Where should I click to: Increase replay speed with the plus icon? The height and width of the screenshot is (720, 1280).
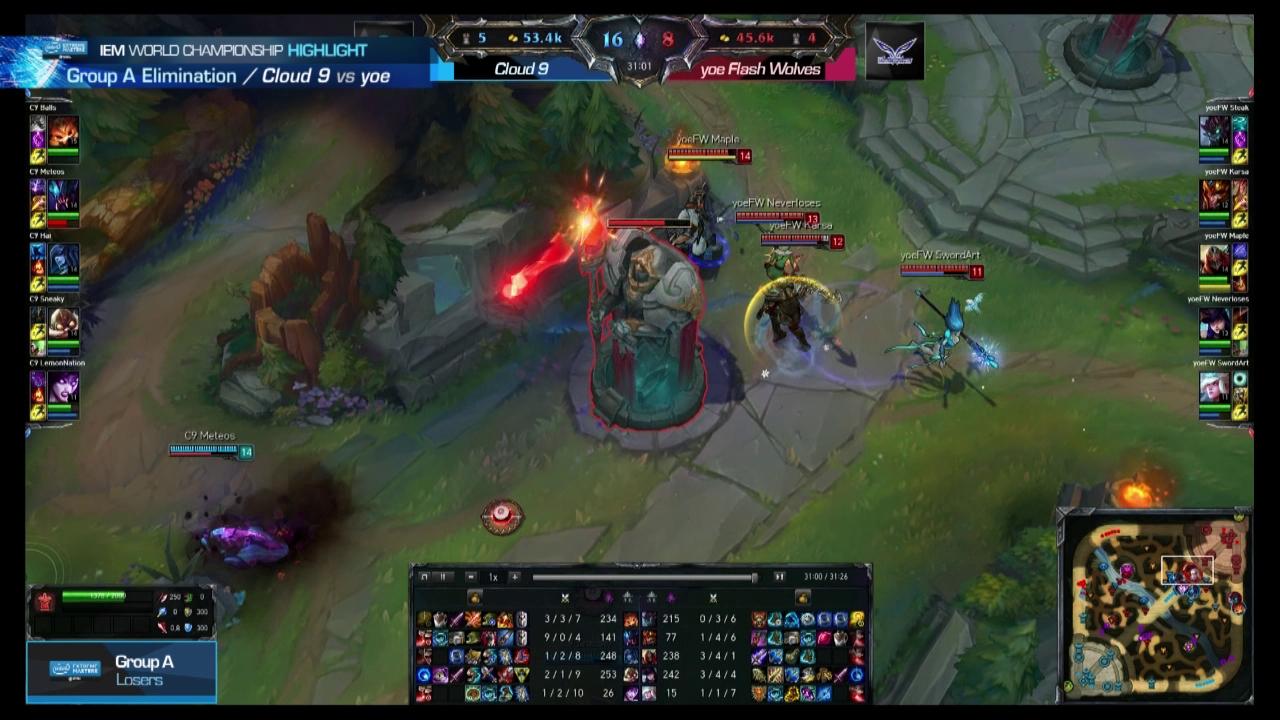tap(516, 577)
